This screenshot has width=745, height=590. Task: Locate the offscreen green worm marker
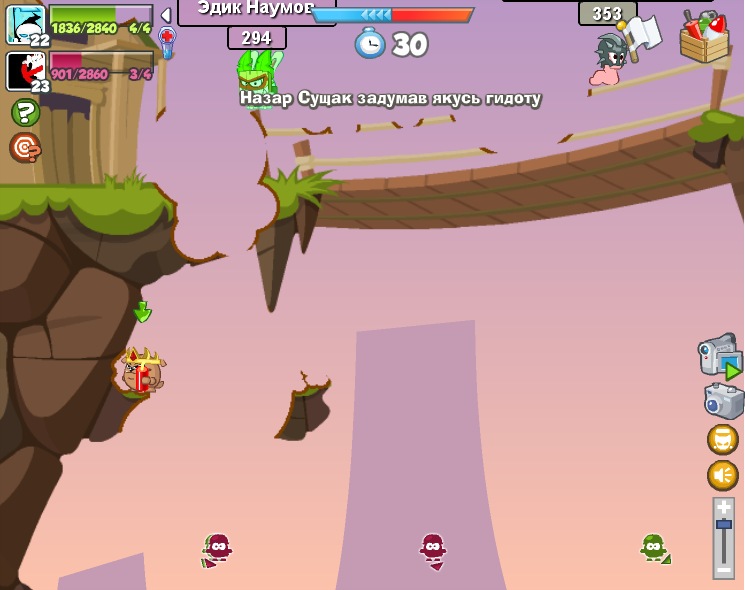[x=654, y=548]
